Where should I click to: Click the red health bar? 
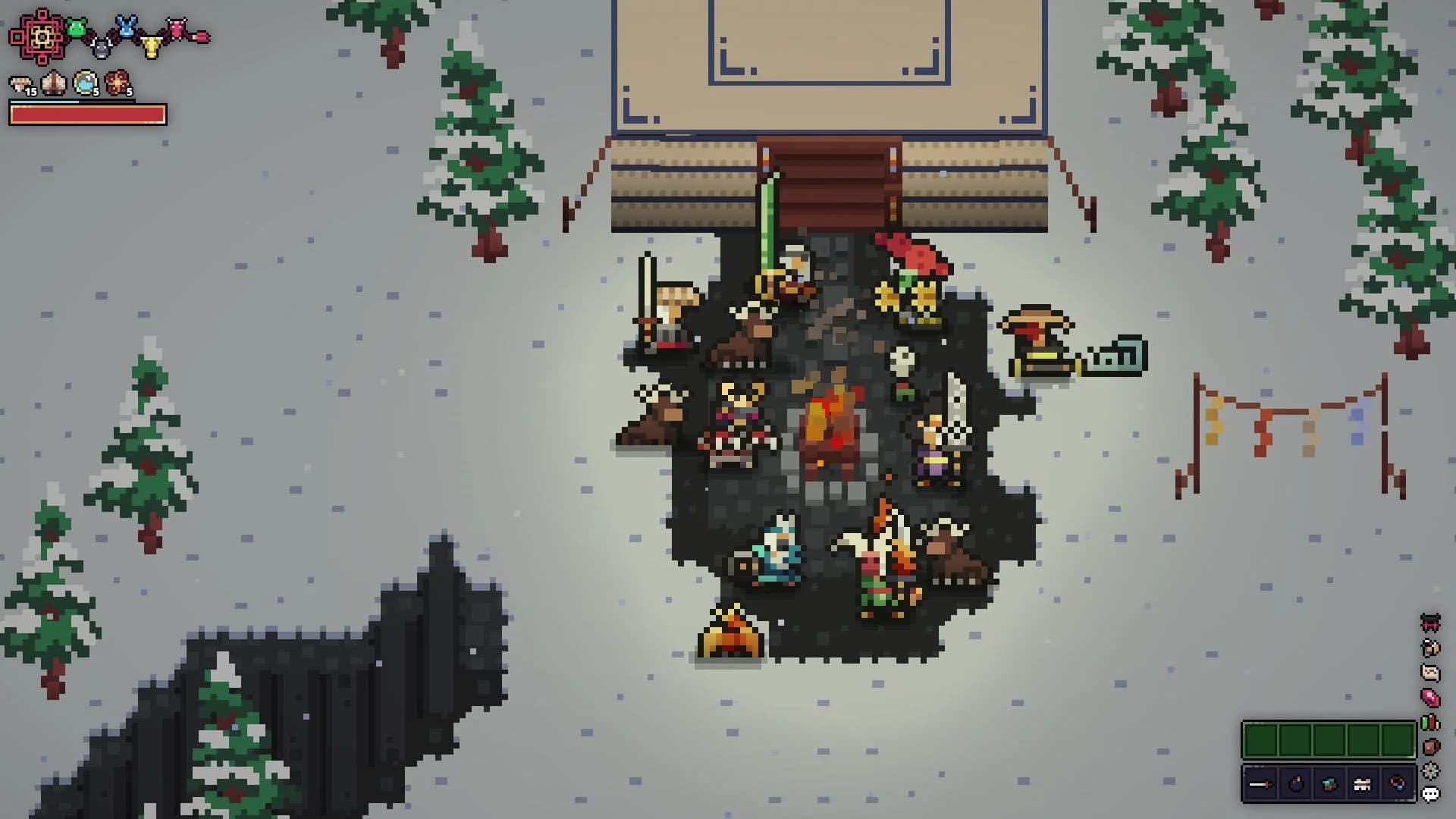(x=87, y=114)
